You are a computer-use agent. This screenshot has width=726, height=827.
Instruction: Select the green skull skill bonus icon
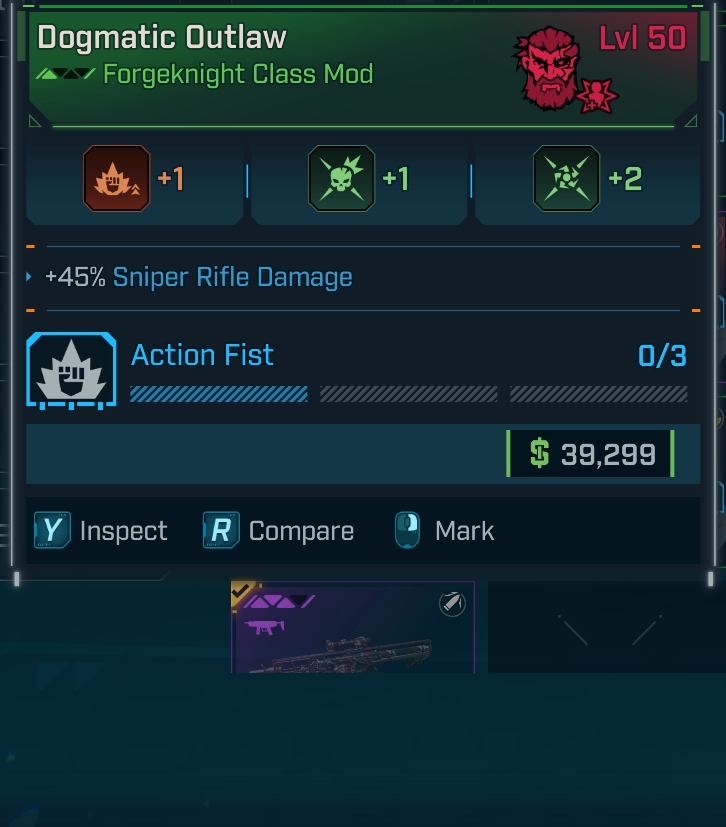pyautogui.click(x=342, y=179)
